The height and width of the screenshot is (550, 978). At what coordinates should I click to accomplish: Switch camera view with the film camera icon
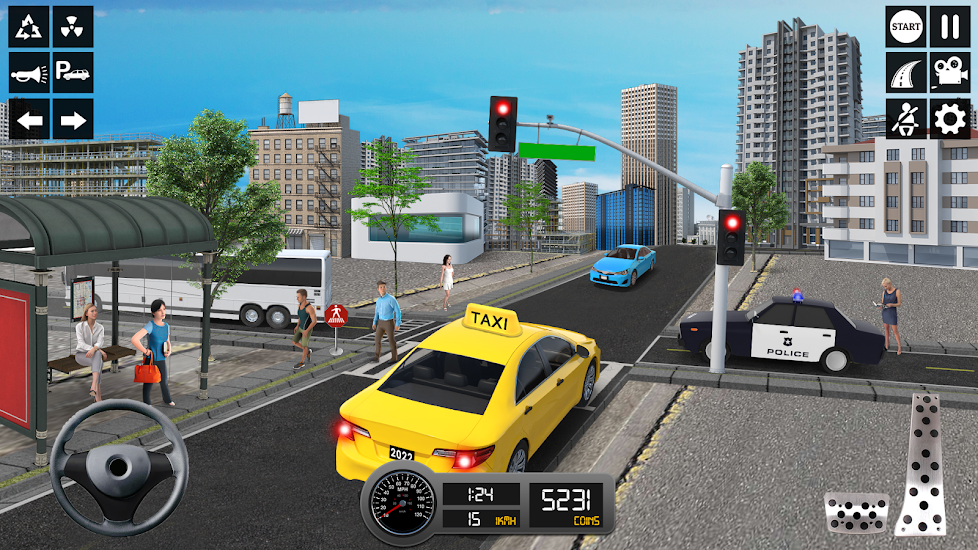click(x=950, y=72)
